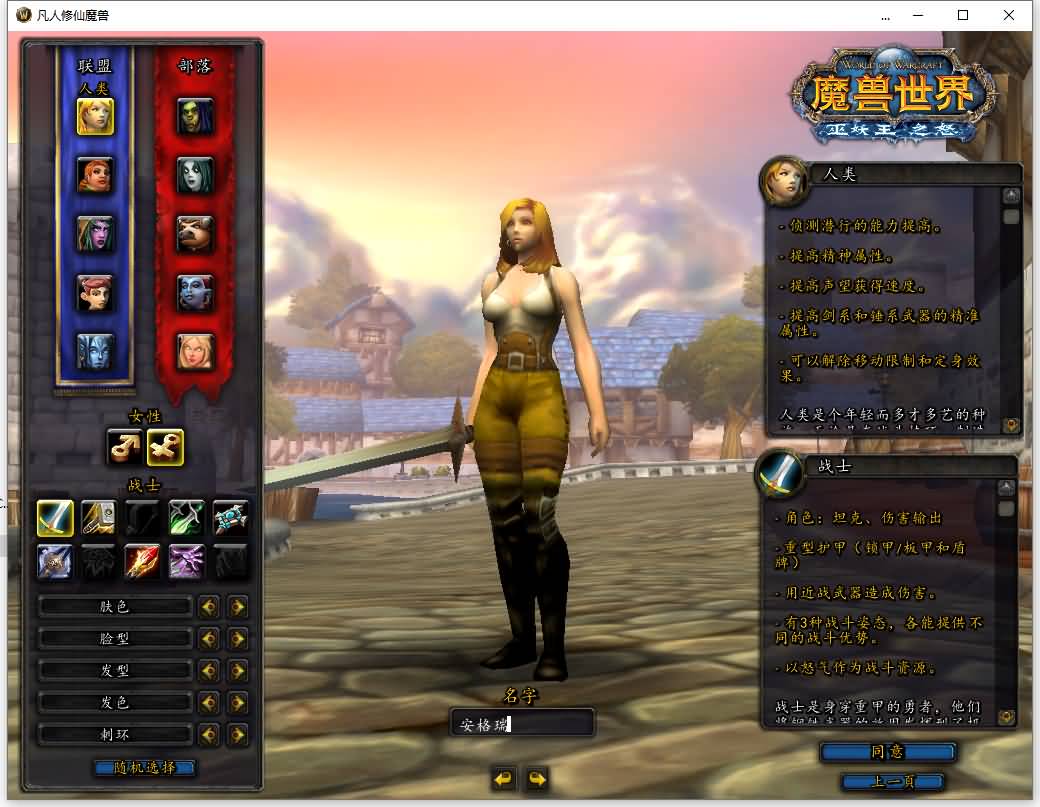Randomize appearance with 随机选择 button

[x=143, y=768]
